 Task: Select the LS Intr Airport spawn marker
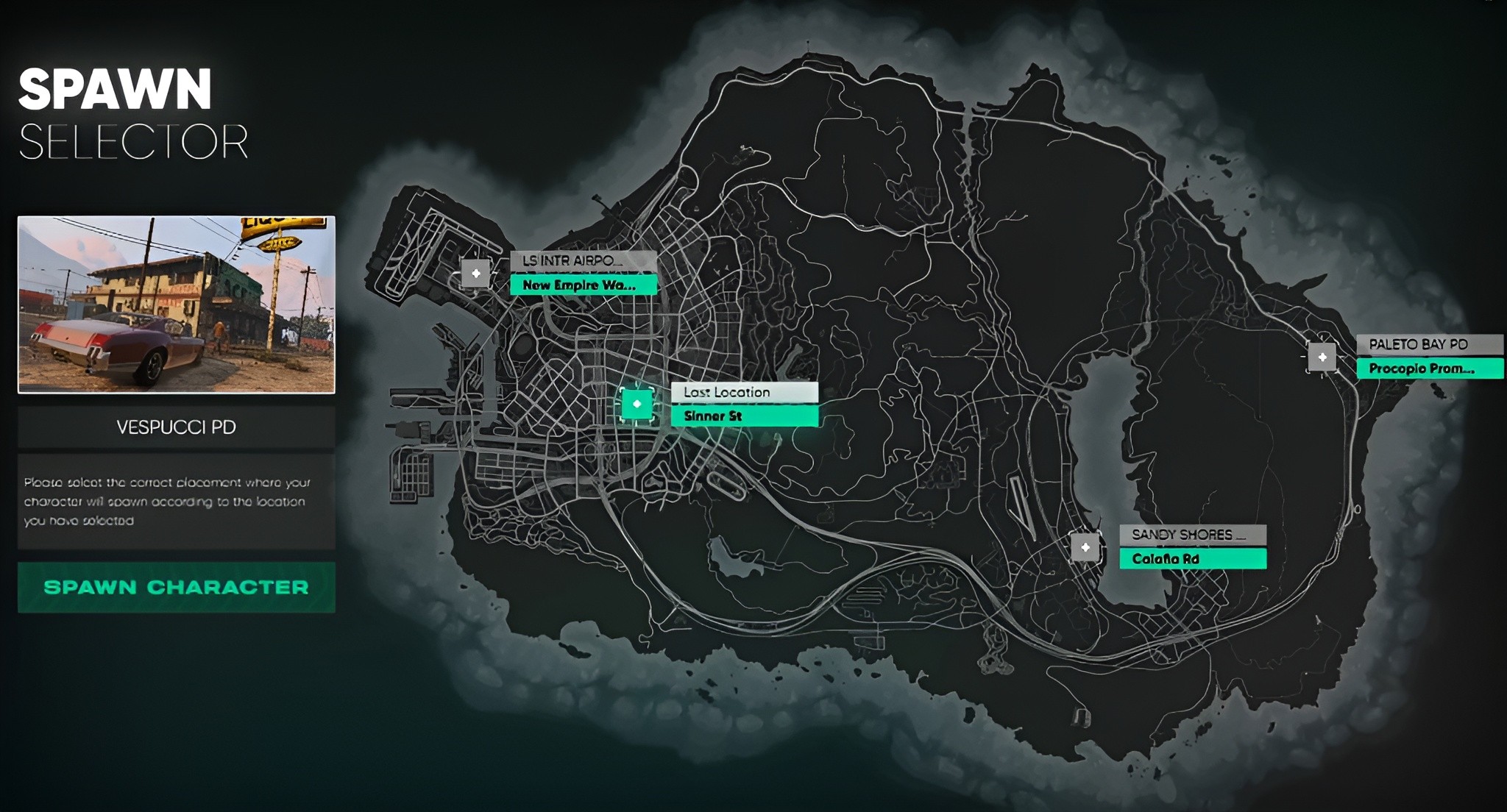coord(475,274)
